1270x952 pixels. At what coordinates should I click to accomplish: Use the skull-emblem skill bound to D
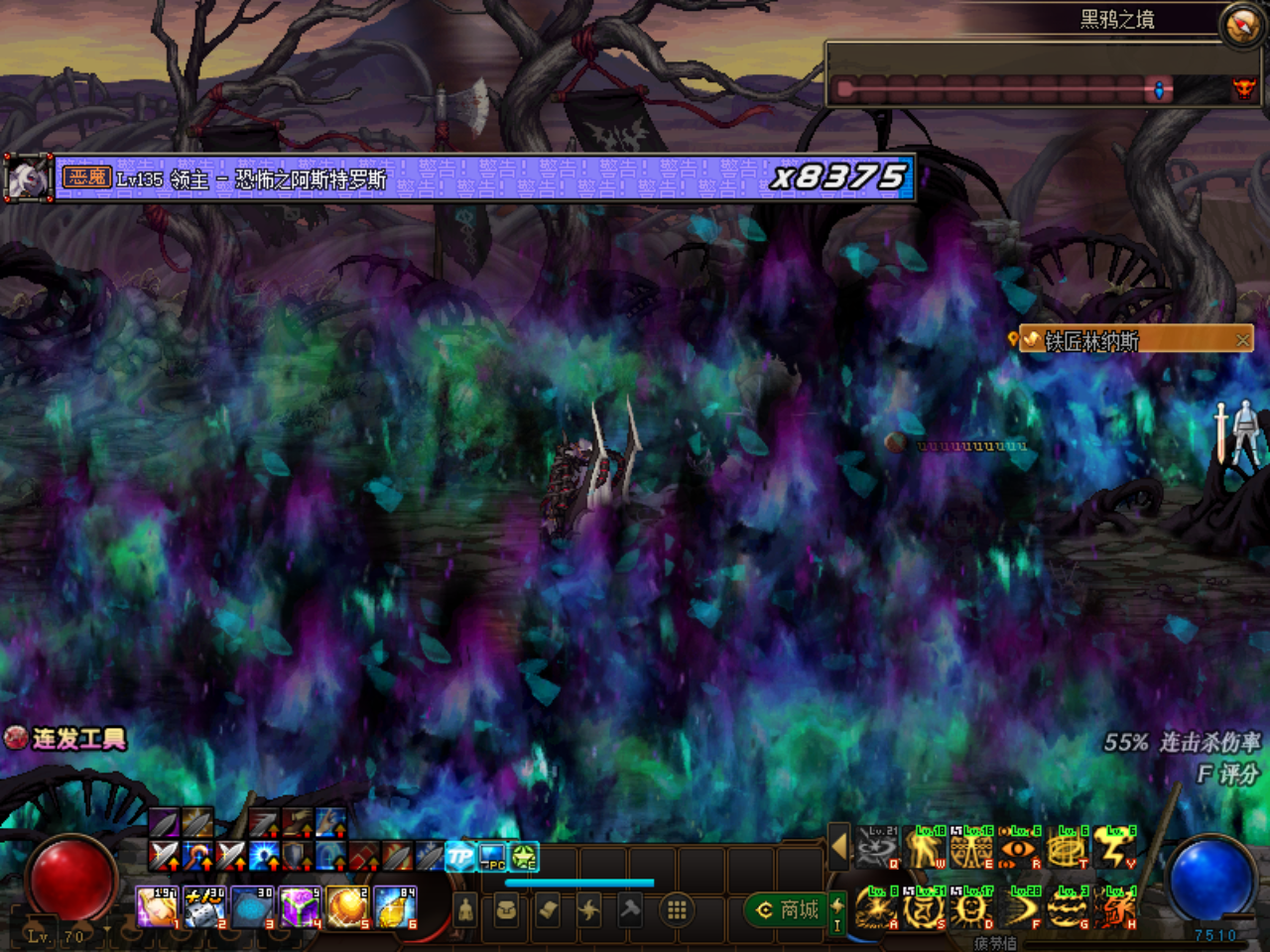pos(970,906)
